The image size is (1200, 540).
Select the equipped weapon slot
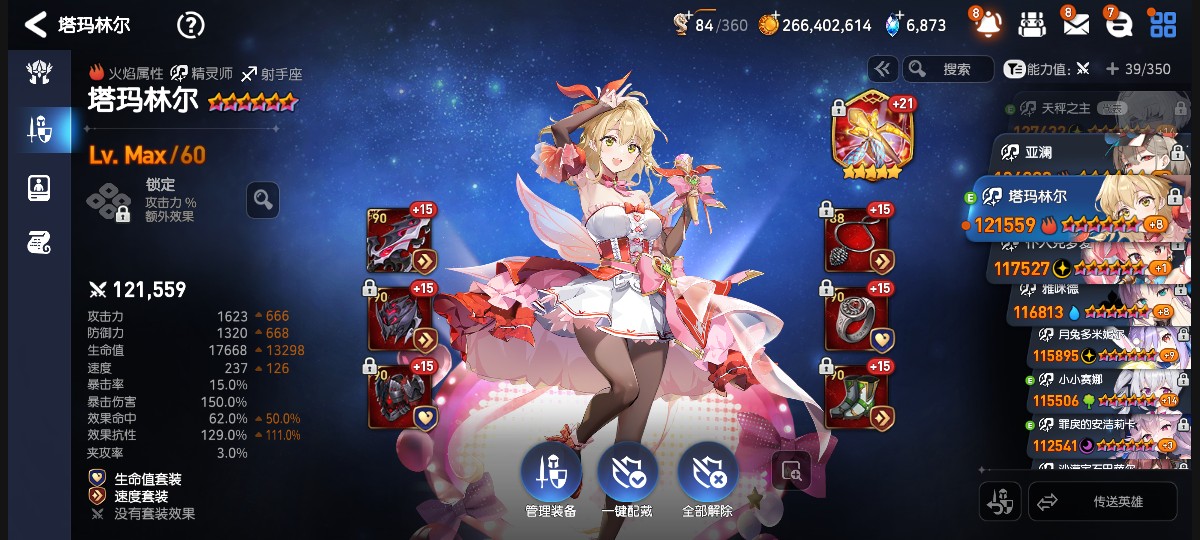400,240
